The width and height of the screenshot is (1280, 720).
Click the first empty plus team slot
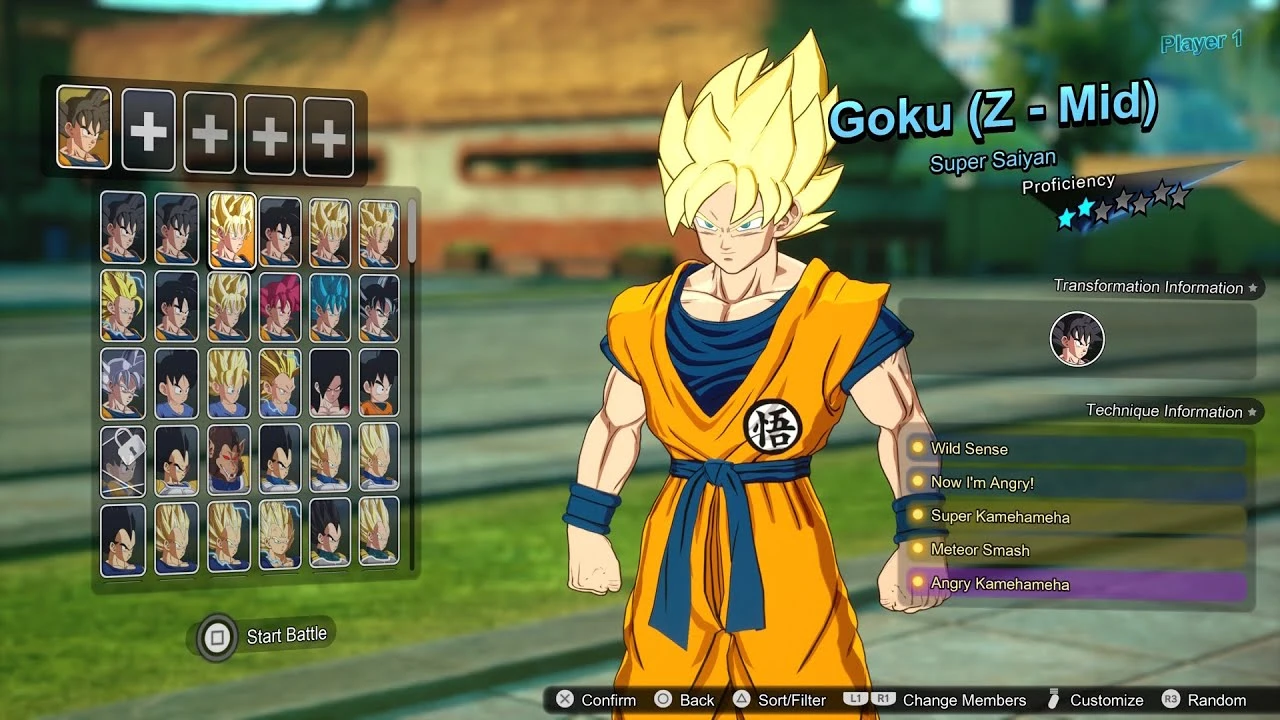coord(148,131)
